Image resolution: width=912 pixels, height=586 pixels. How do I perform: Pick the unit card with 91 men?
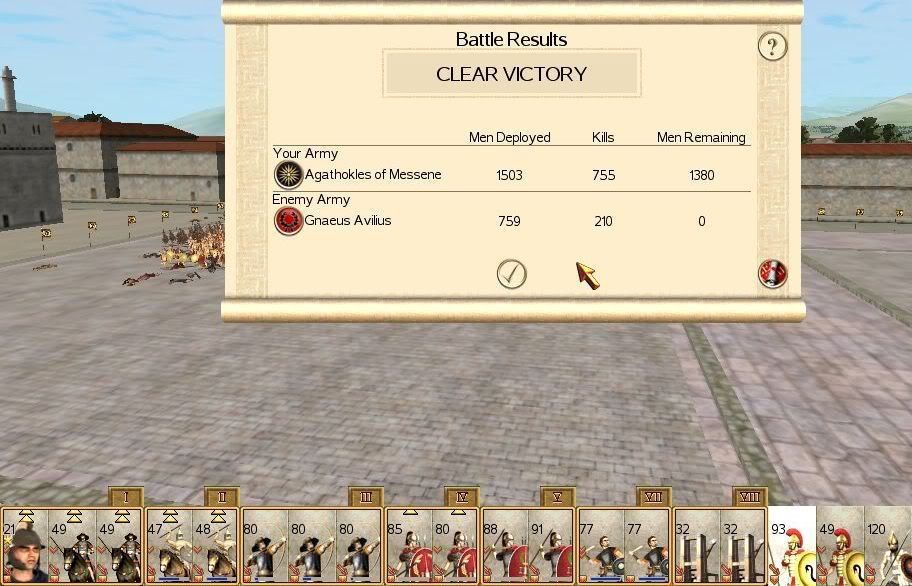tap(552, 547)
